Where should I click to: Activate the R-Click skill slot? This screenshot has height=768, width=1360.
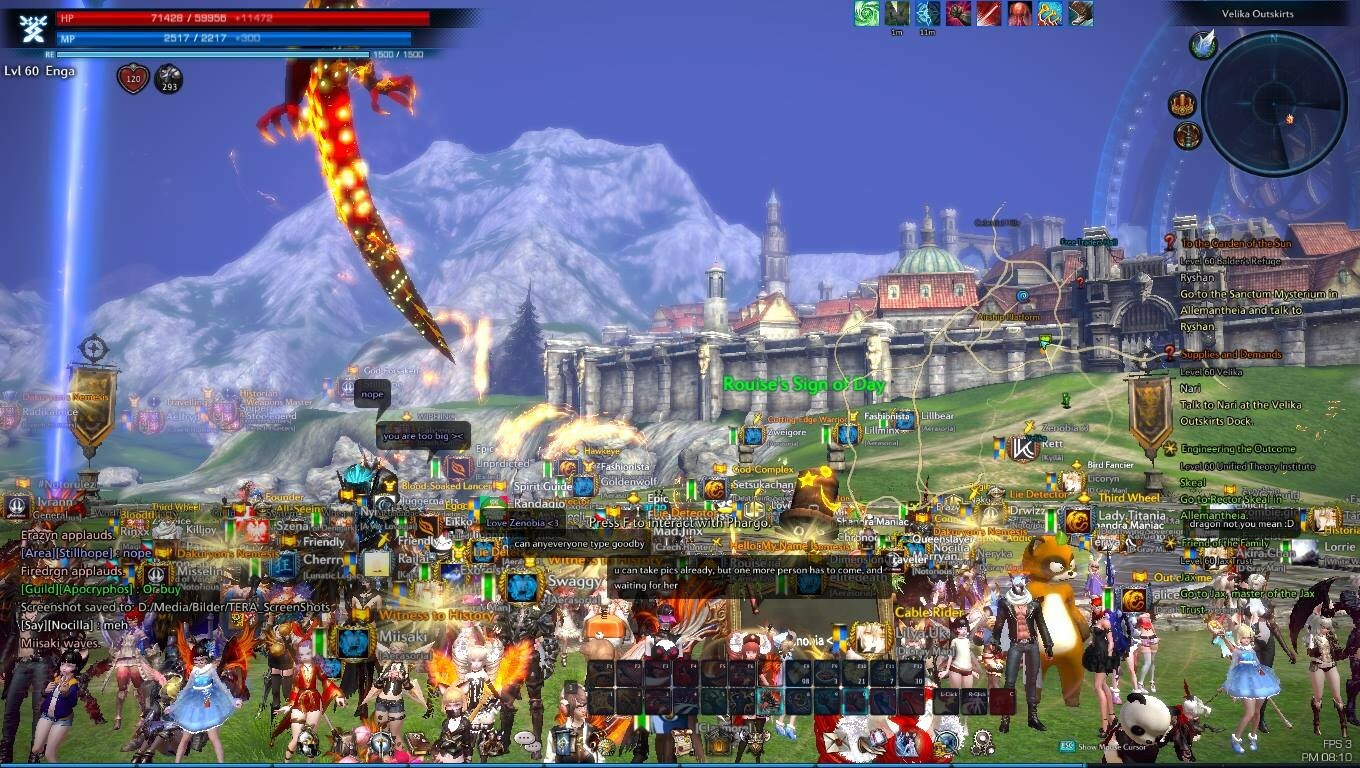click(975, 702)
